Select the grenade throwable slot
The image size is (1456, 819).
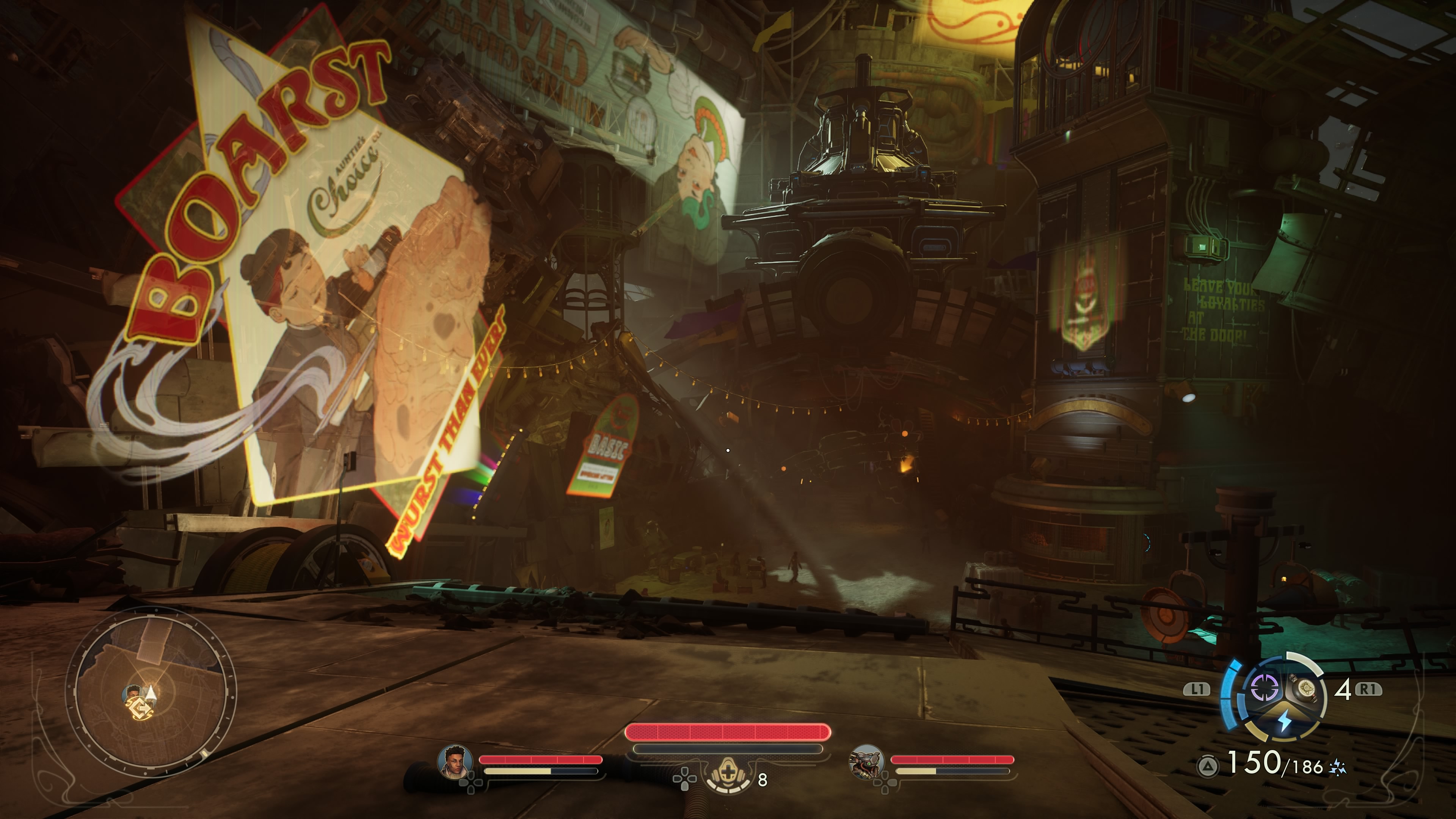[1305, 689]
